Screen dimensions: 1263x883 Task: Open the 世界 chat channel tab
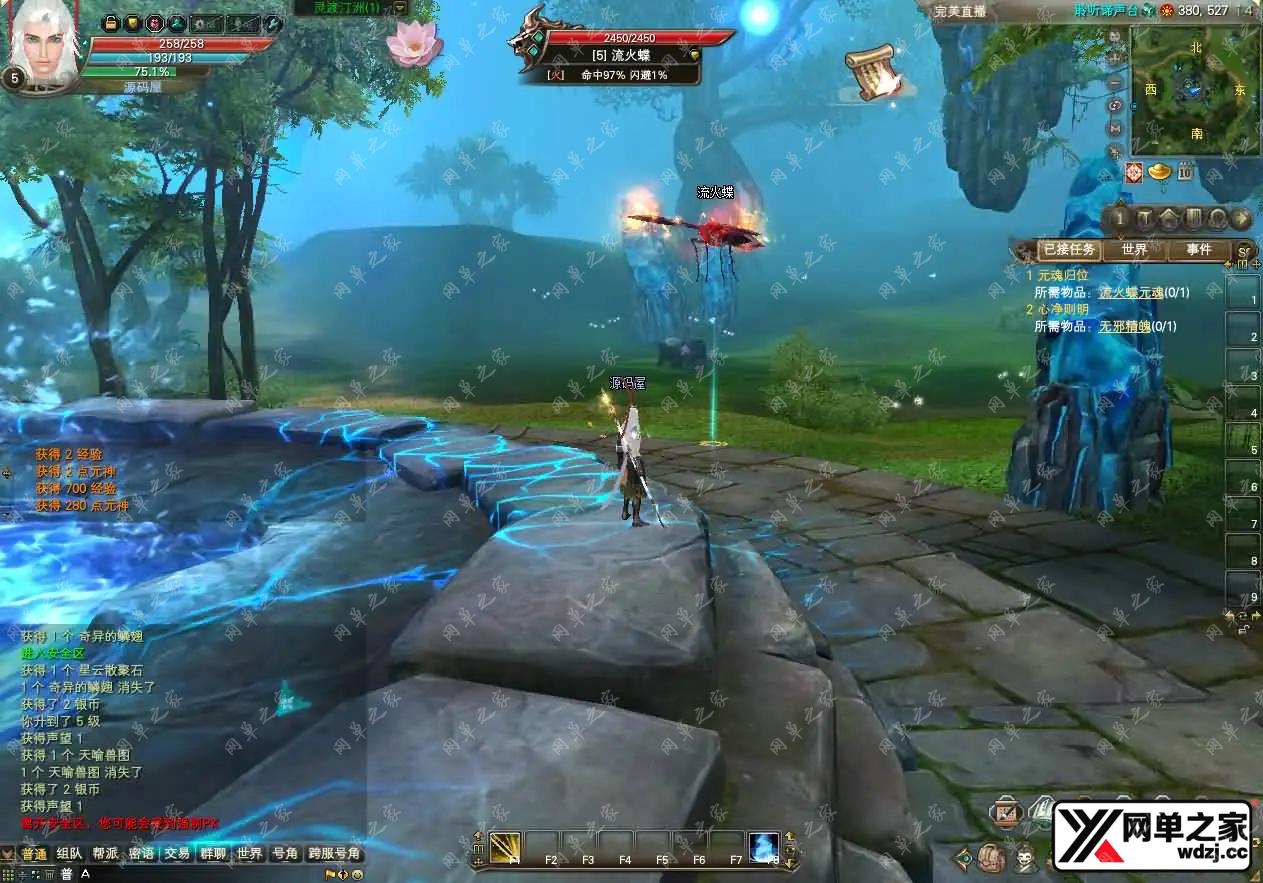249,854
